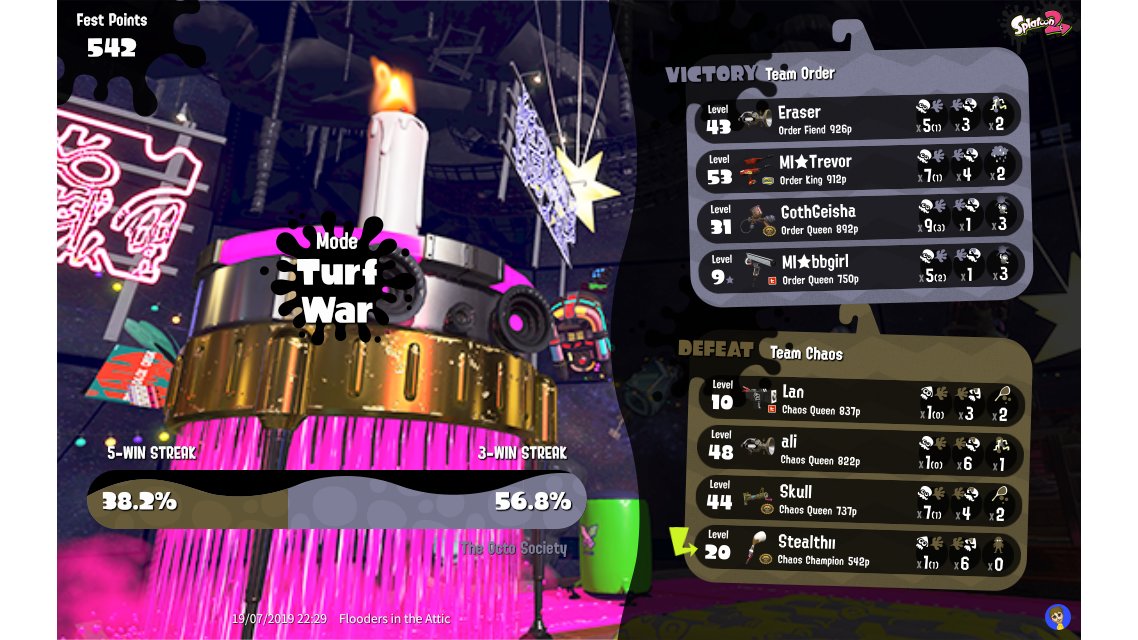This screenshot has height=640, width=1138.
Task: Pick the Stealthii player row
Action: tap(860, 550)
